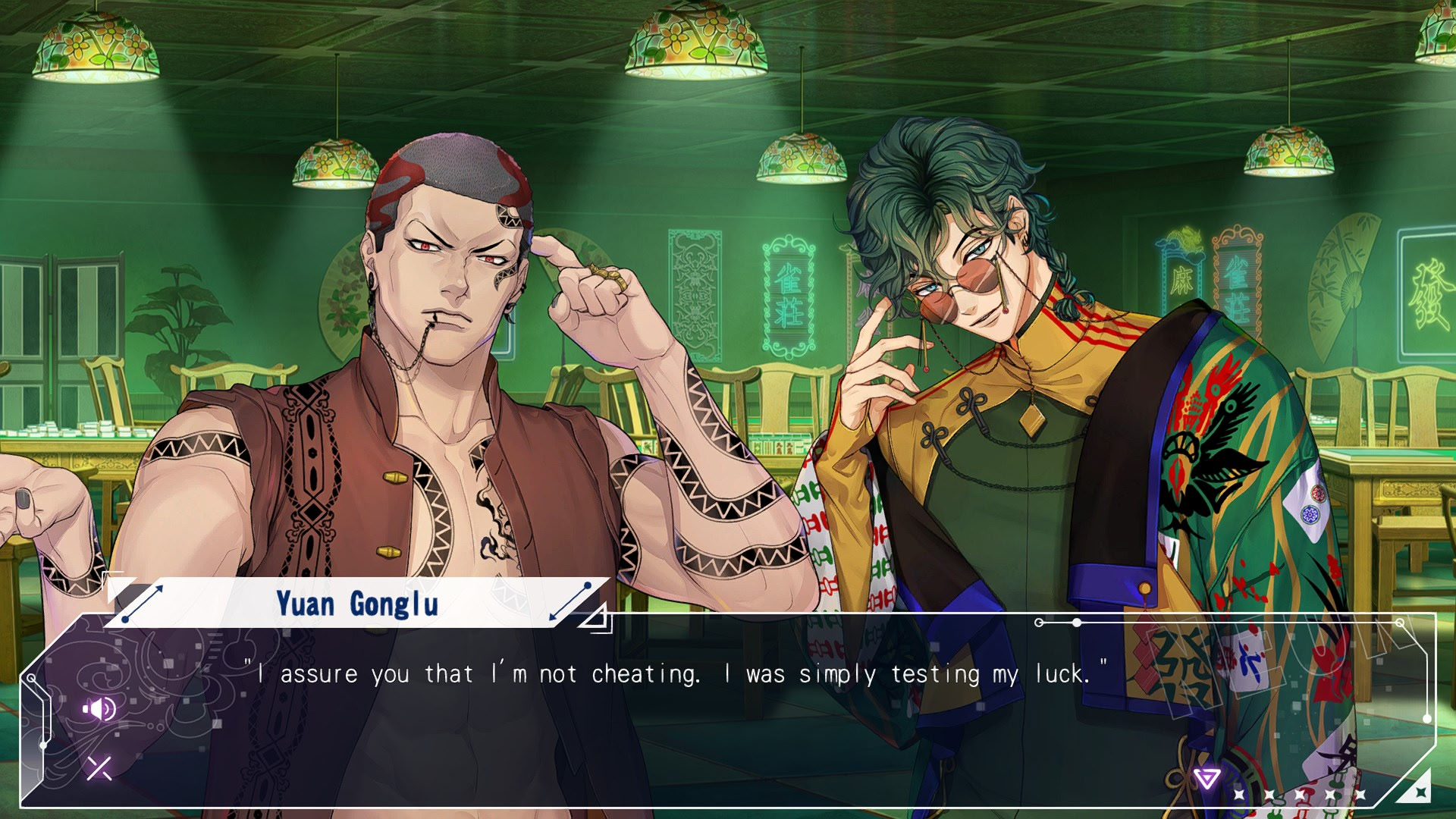
Task: Advance dialogue via the purple triangle indicator
Action: click(1206, 778)
